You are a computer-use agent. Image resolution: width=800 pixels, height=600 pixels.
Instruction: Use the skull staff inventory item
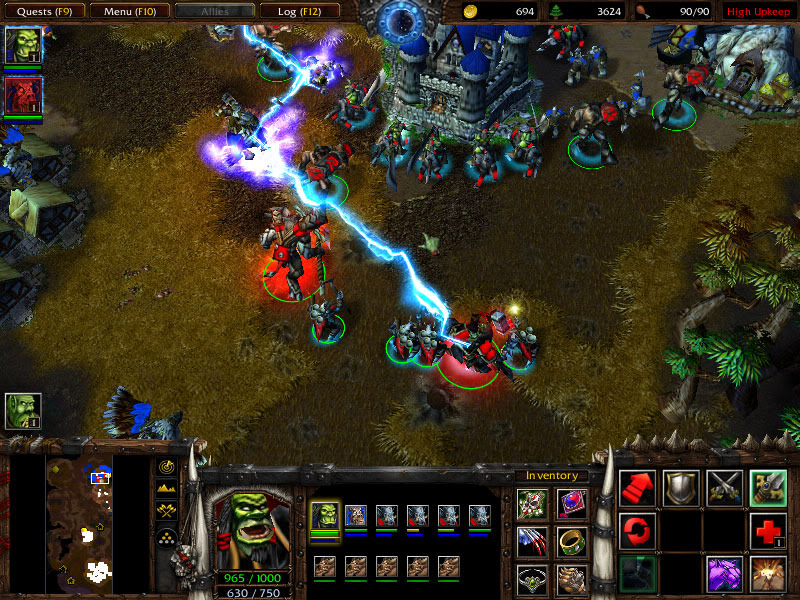click(532, 505)
